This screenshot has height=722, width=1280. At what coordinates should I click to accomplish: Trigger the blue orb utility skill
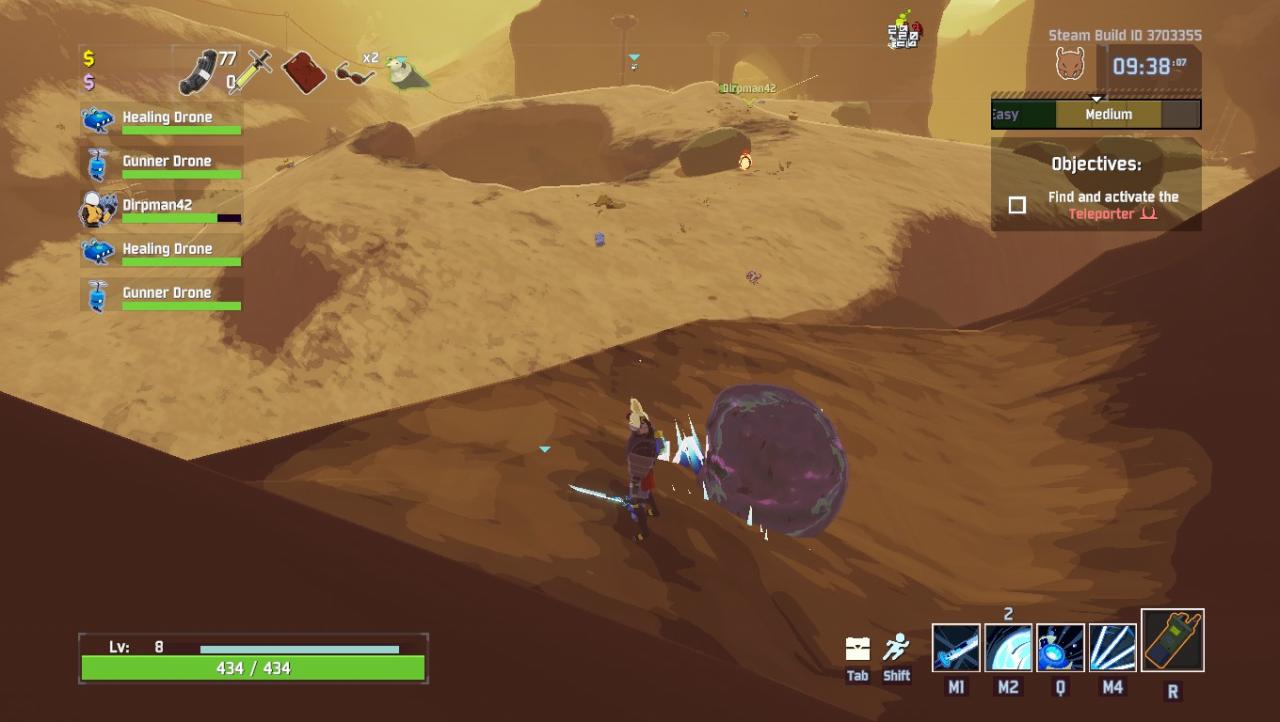(x=1060, y=647)
